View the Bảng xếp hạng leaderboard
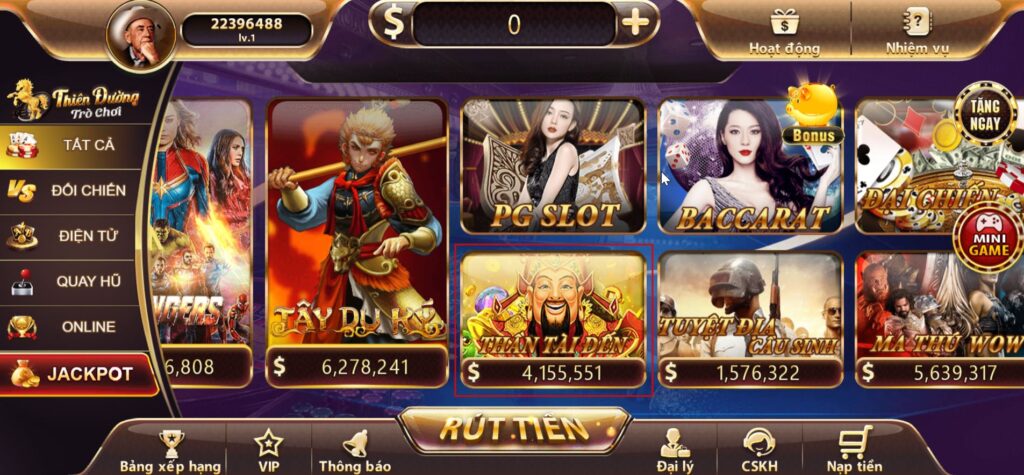This screenshot has height=475, width=1024. click(170, 450)
